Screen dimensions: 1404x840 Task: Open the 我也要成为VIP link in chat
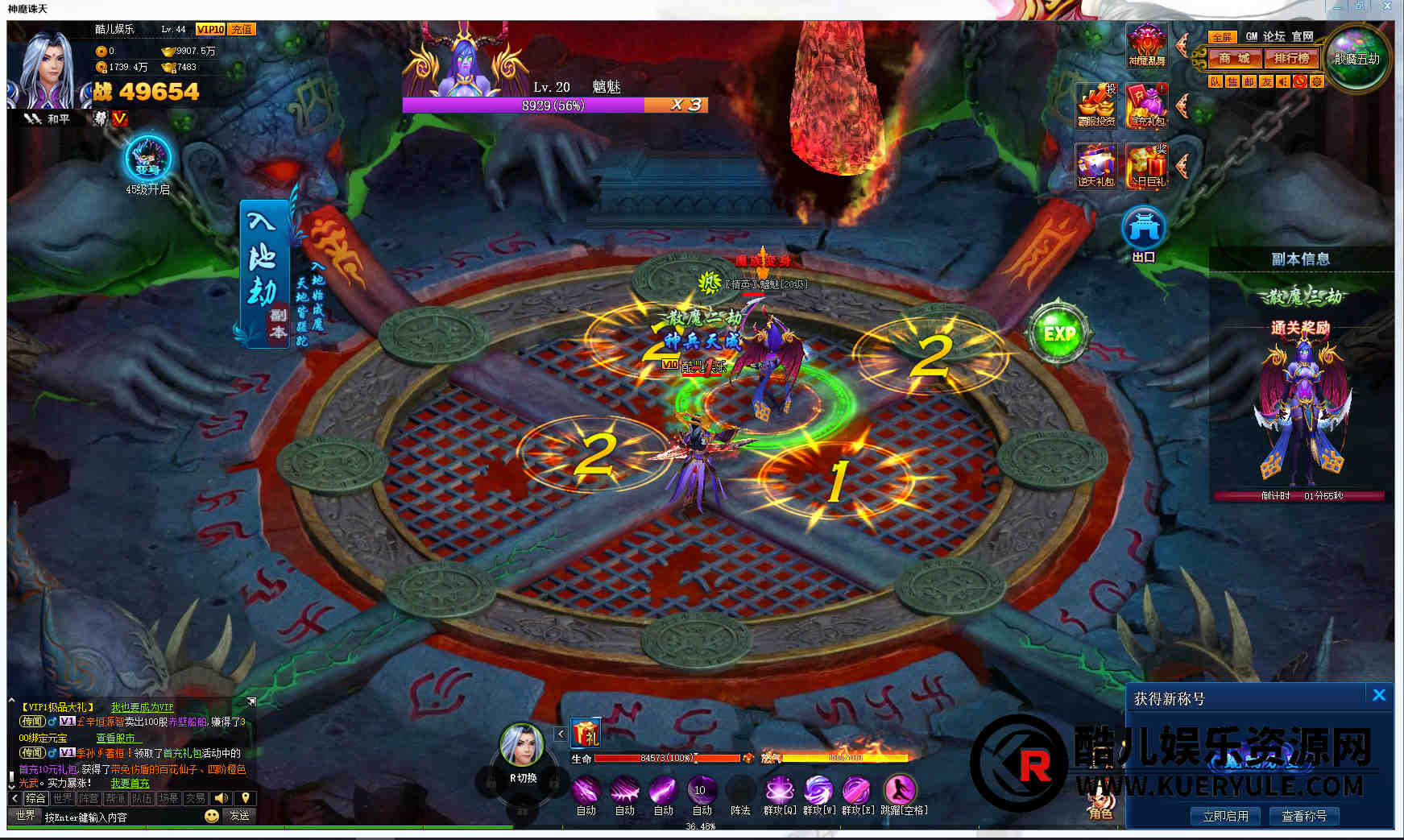pos(142,707)
